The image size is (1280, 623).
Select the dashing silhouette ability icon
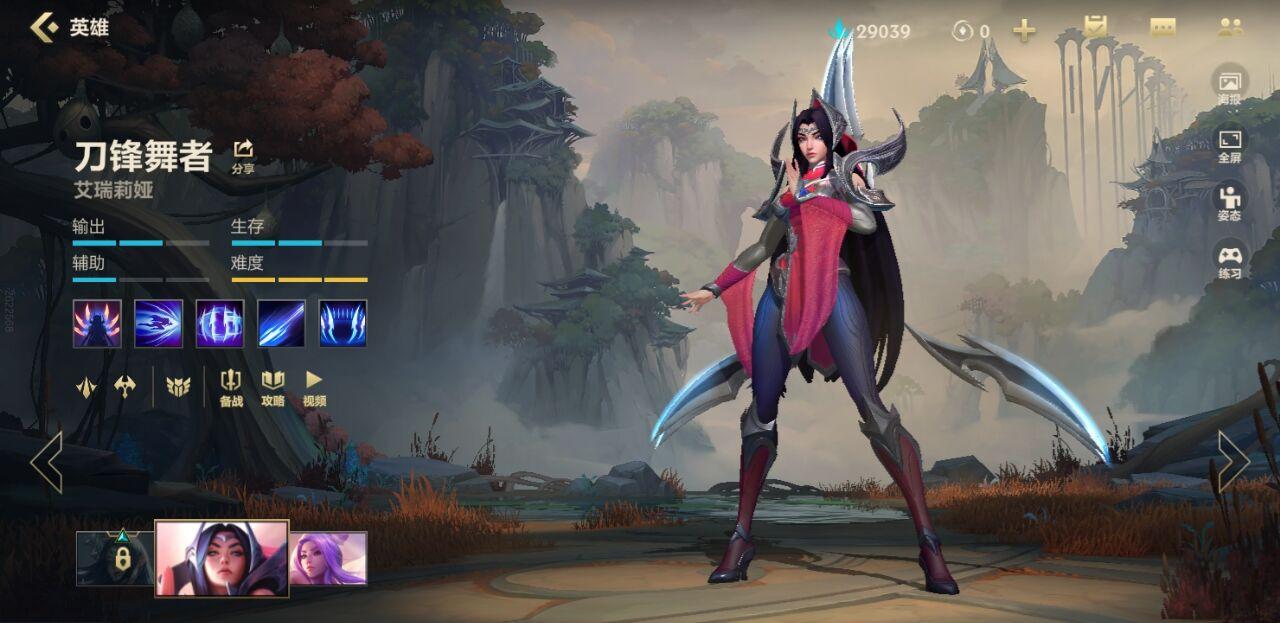[x=159, y=323]
